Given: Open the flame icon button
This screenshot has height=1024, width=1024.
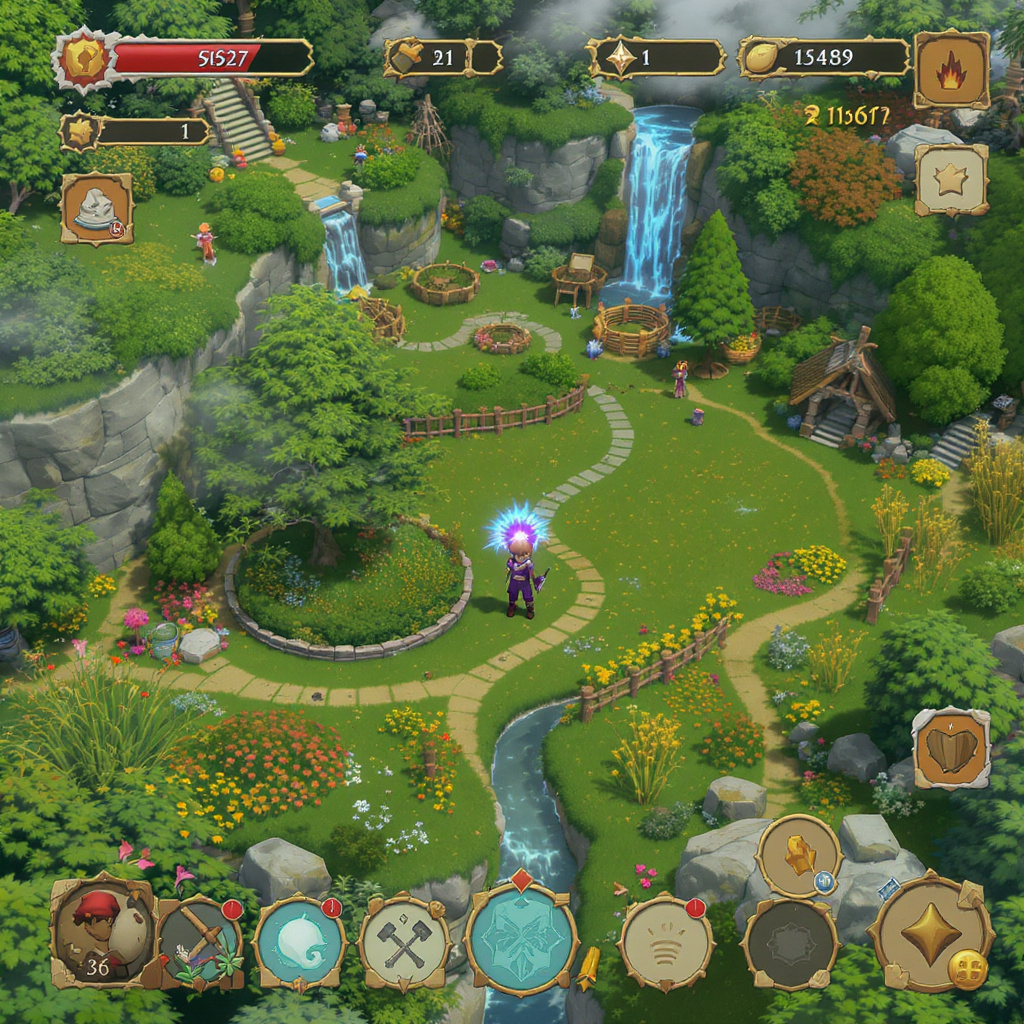Looking at the screenshot, I should (x=951, y=69).
